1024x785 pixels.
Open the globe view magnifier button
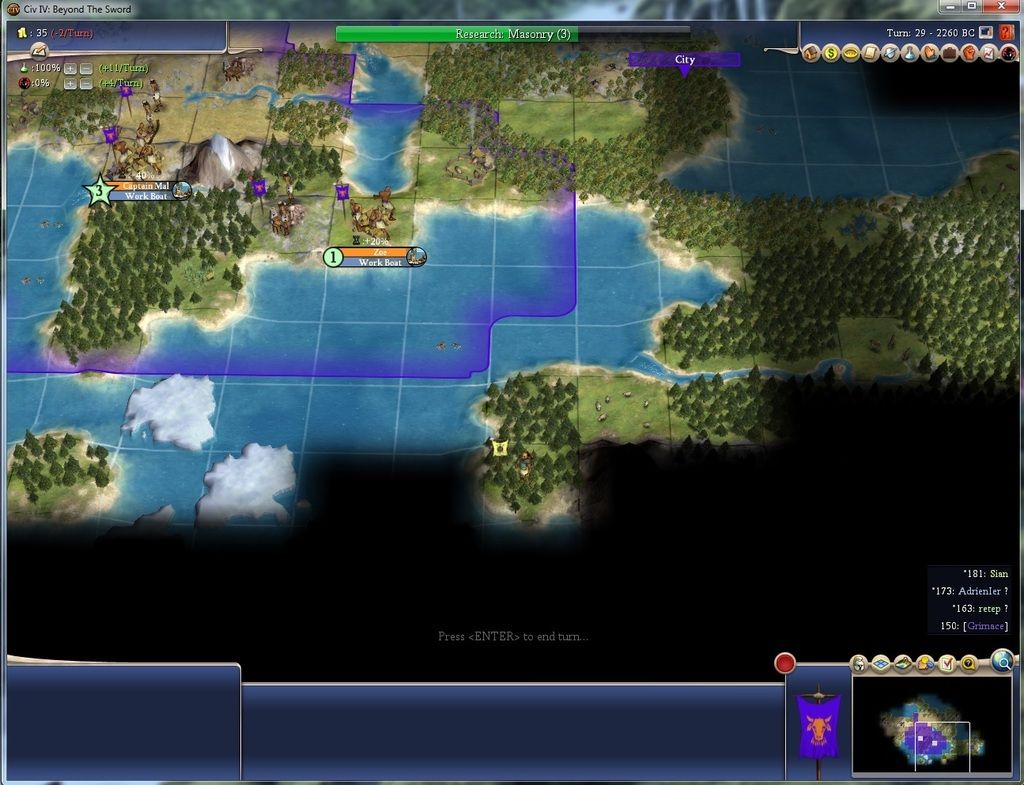click(1002, 660)
